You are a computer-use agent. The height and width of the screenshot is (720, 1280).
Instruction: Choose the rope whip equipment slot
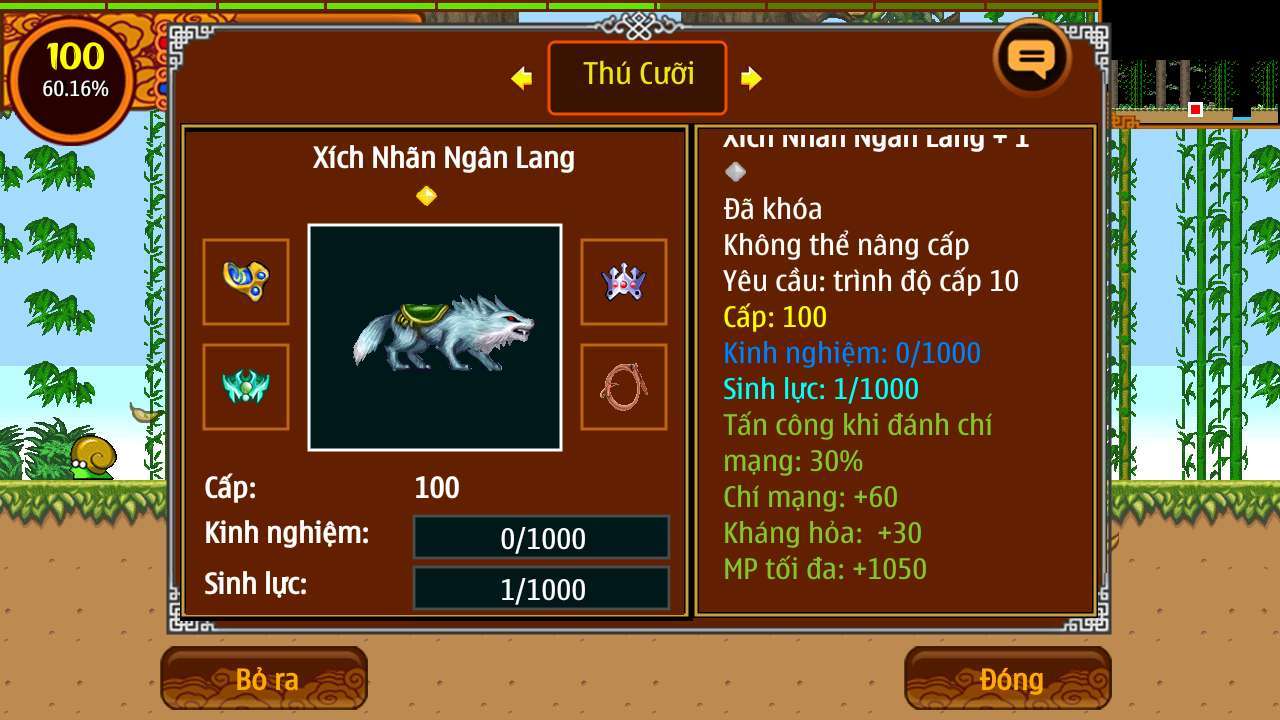click(x=624, y=387)
